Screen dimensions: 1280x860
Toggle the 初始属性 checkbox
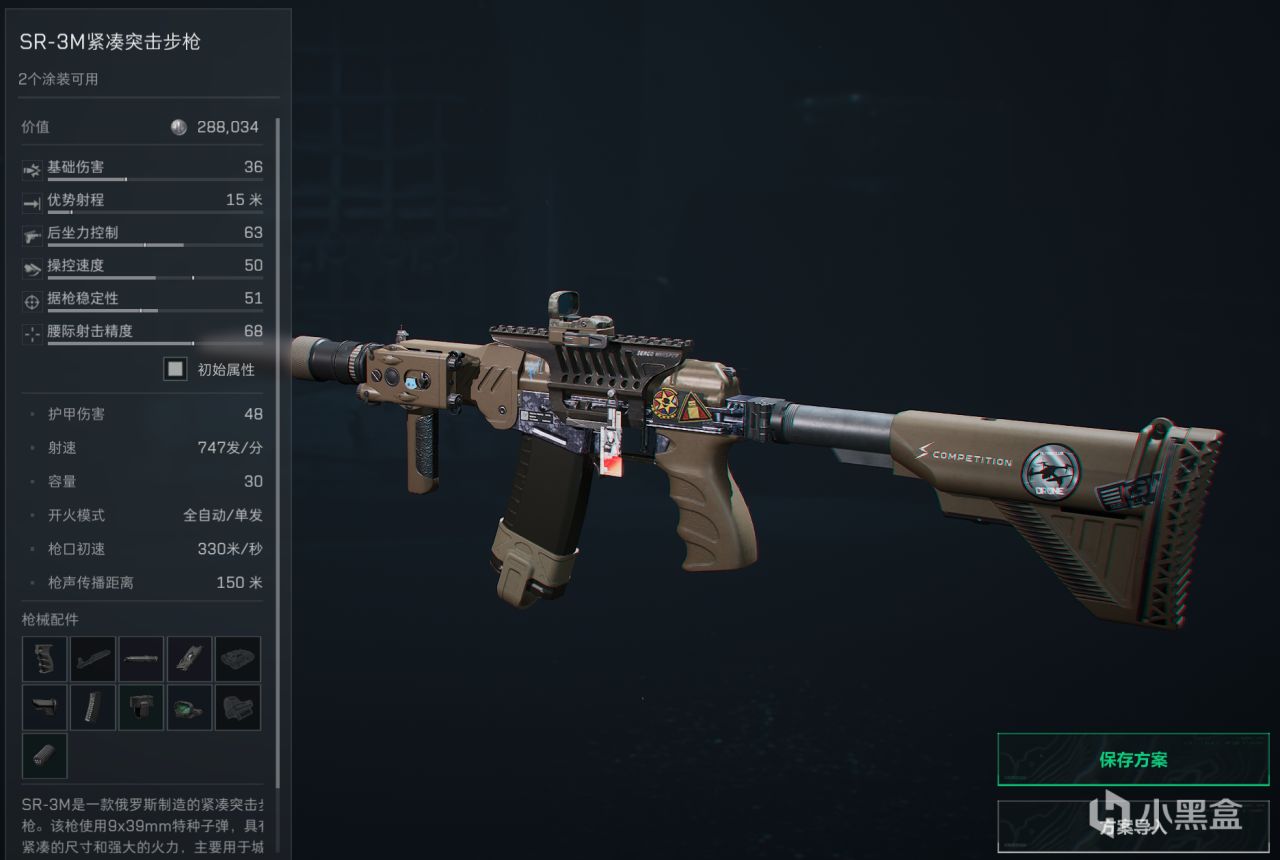[176, 369]
